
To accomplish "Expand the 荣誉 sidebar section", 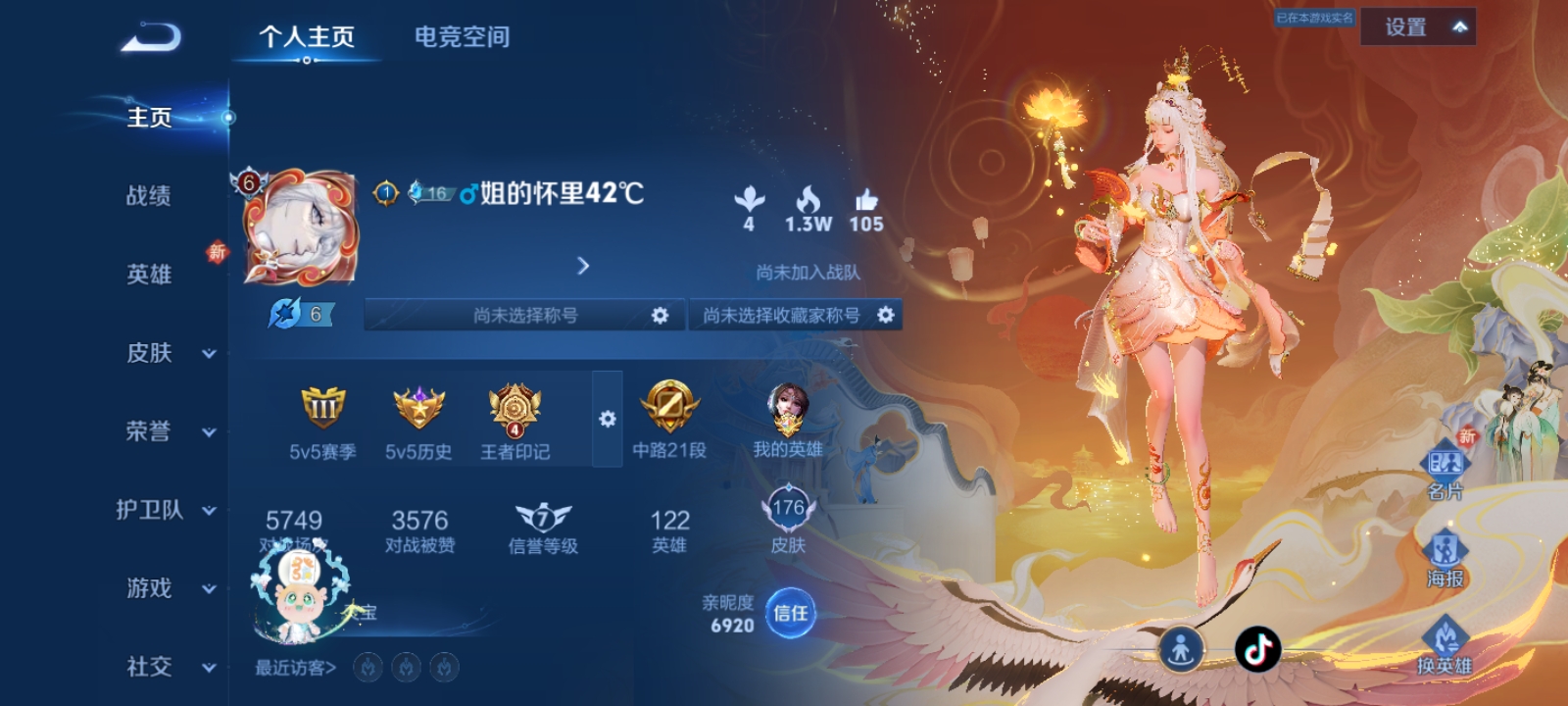I will click(157, 431).
